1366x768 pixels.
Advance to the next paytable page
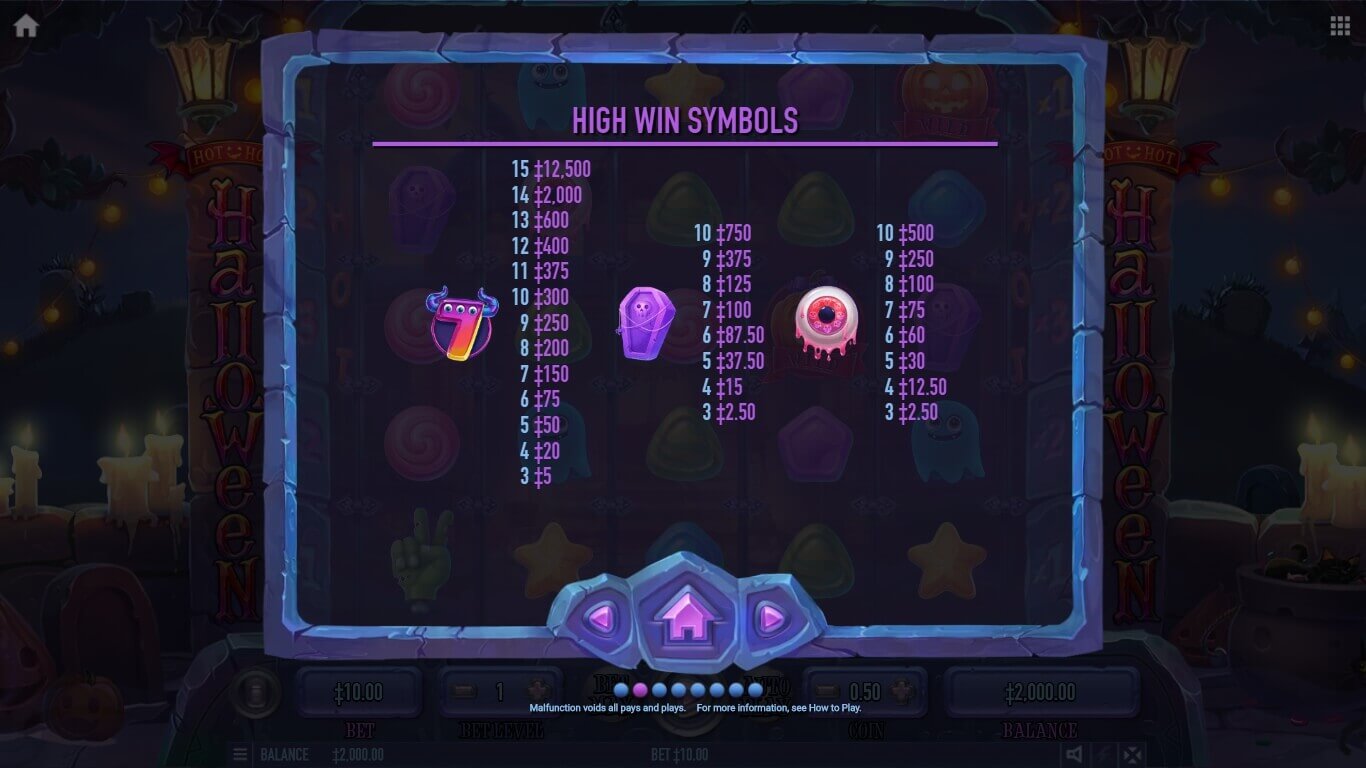(771, 619)
